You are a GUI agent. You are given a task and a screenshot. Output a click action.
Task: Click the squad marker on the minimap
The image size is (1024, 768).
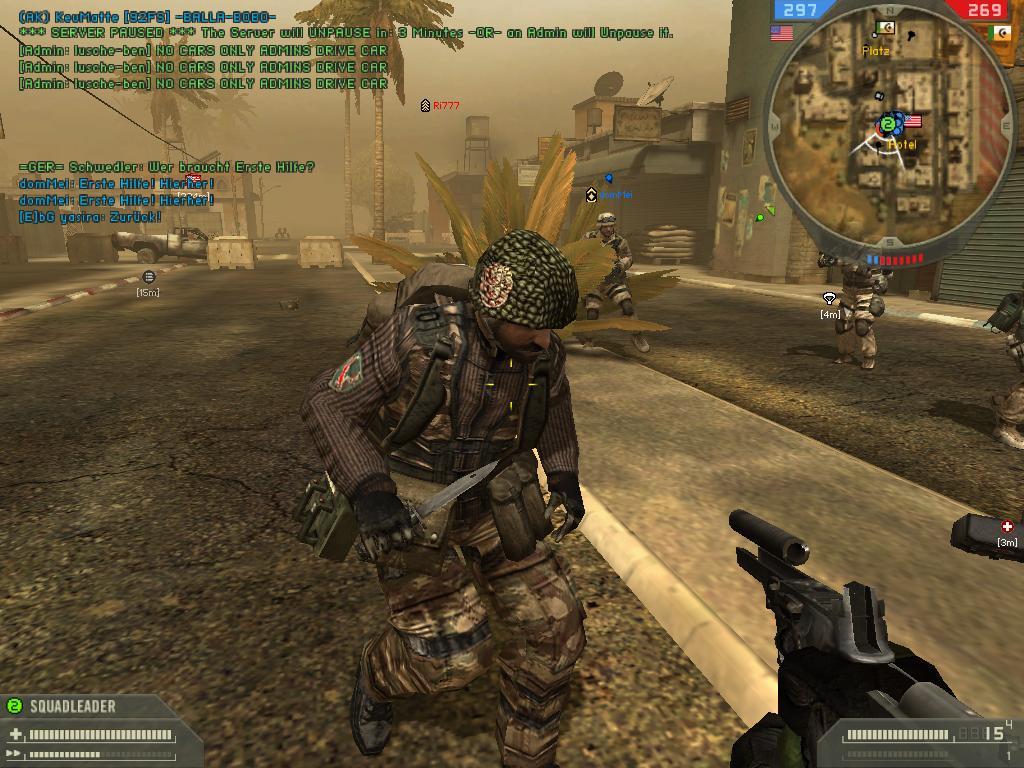pos(887,124)
